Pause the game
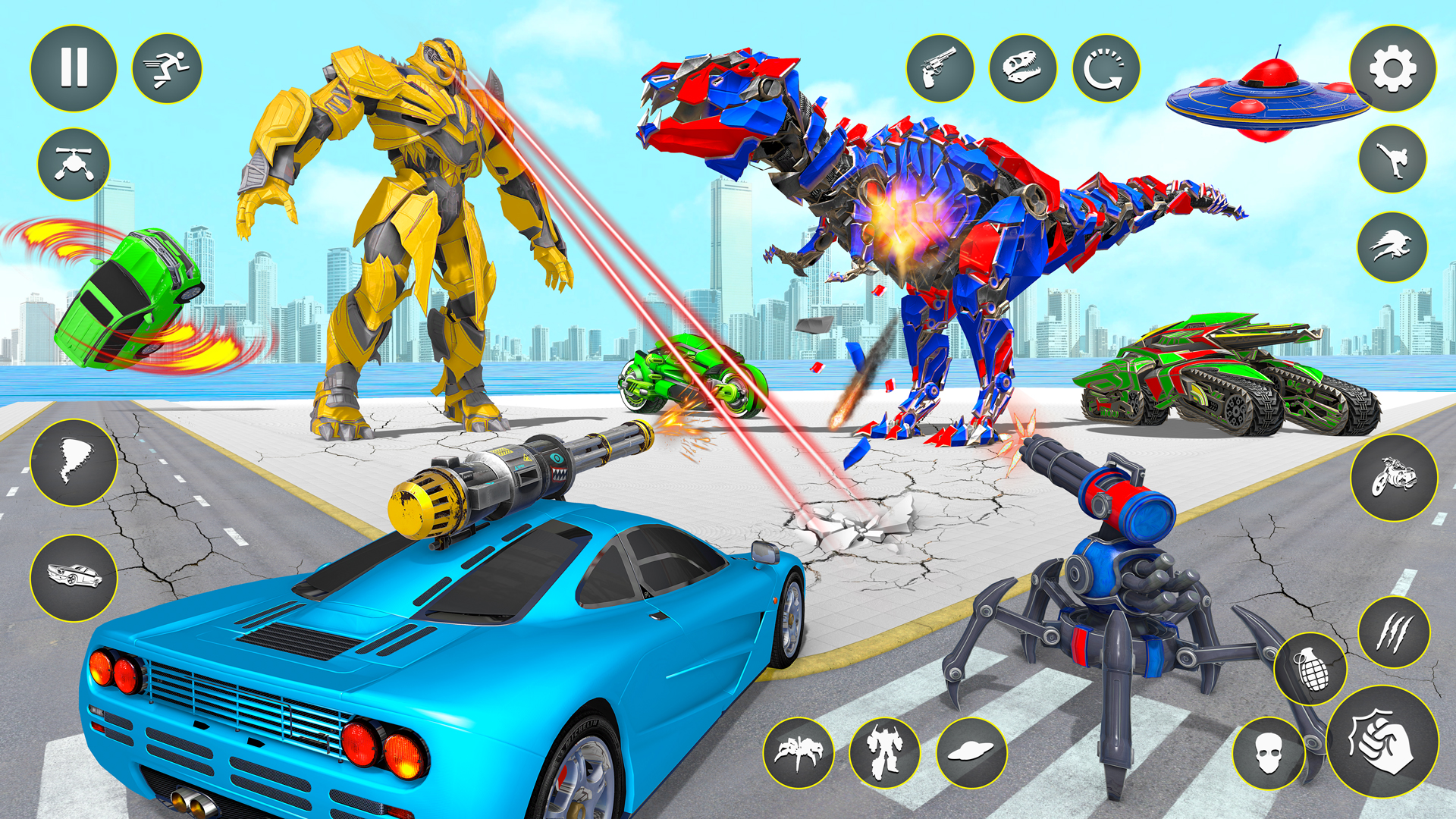 tap(72, 68)
